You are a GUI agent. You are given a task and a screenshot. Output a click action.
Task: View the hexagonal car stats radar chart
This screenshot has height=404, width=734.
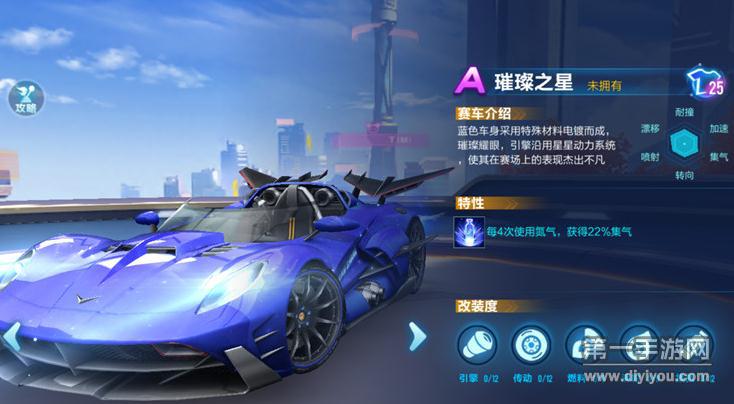684,142
